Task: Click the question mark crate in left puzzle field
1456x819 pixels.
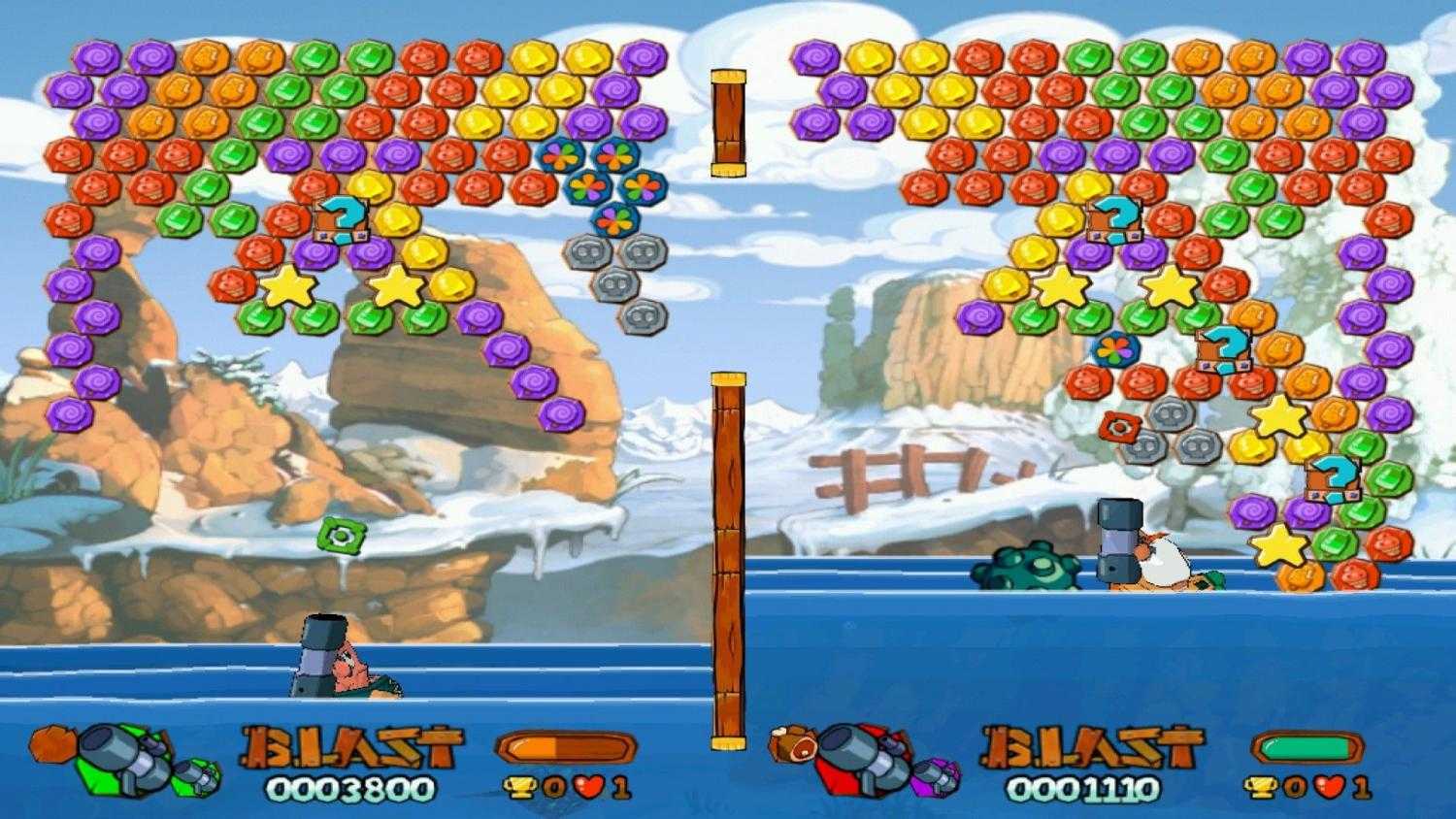Action: pyautogui.click(x=342, y=222)
